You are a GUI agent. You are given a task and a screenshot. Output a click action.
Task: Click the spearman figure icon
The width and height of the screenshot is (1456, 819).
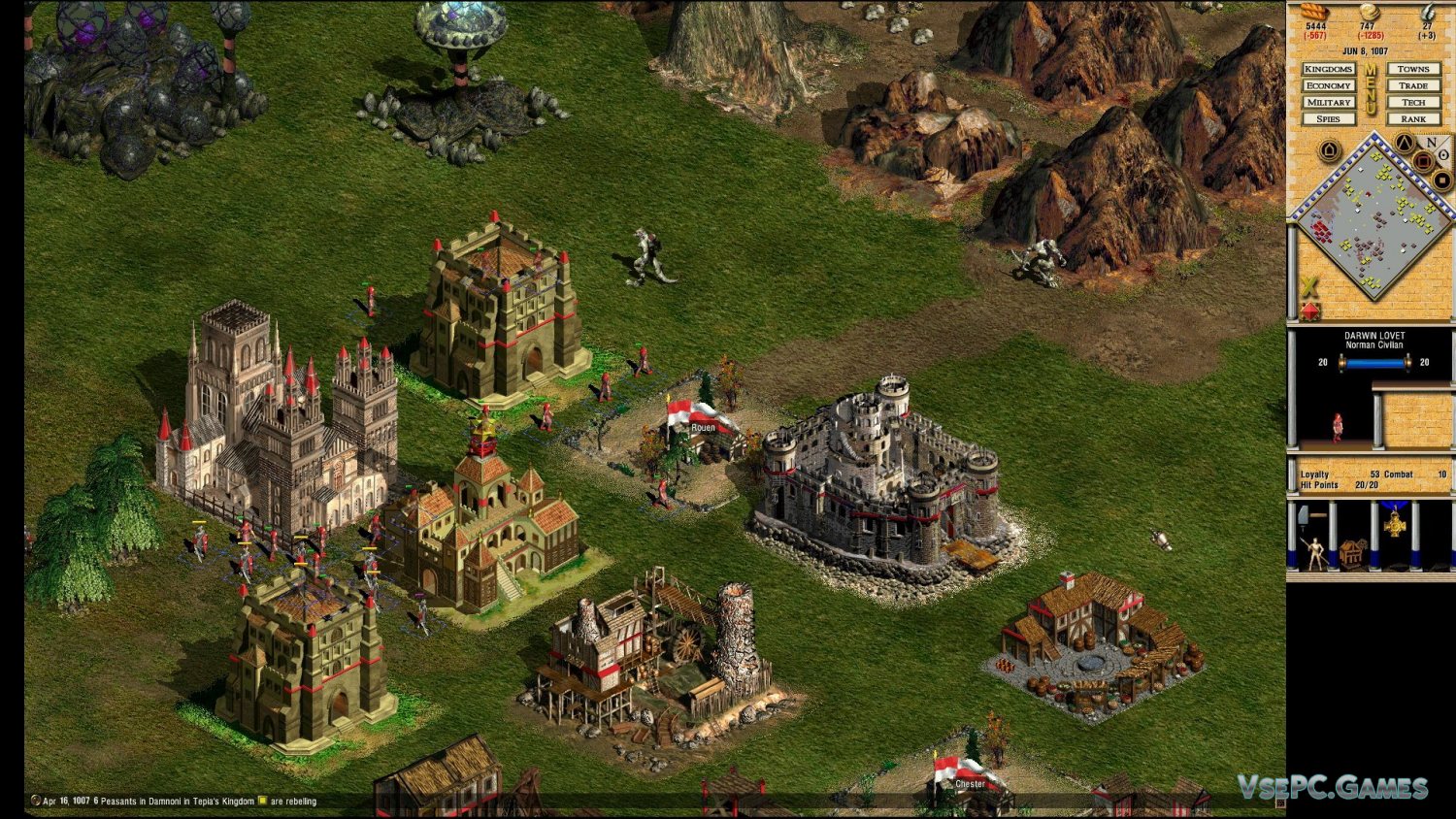[1315, 553]
